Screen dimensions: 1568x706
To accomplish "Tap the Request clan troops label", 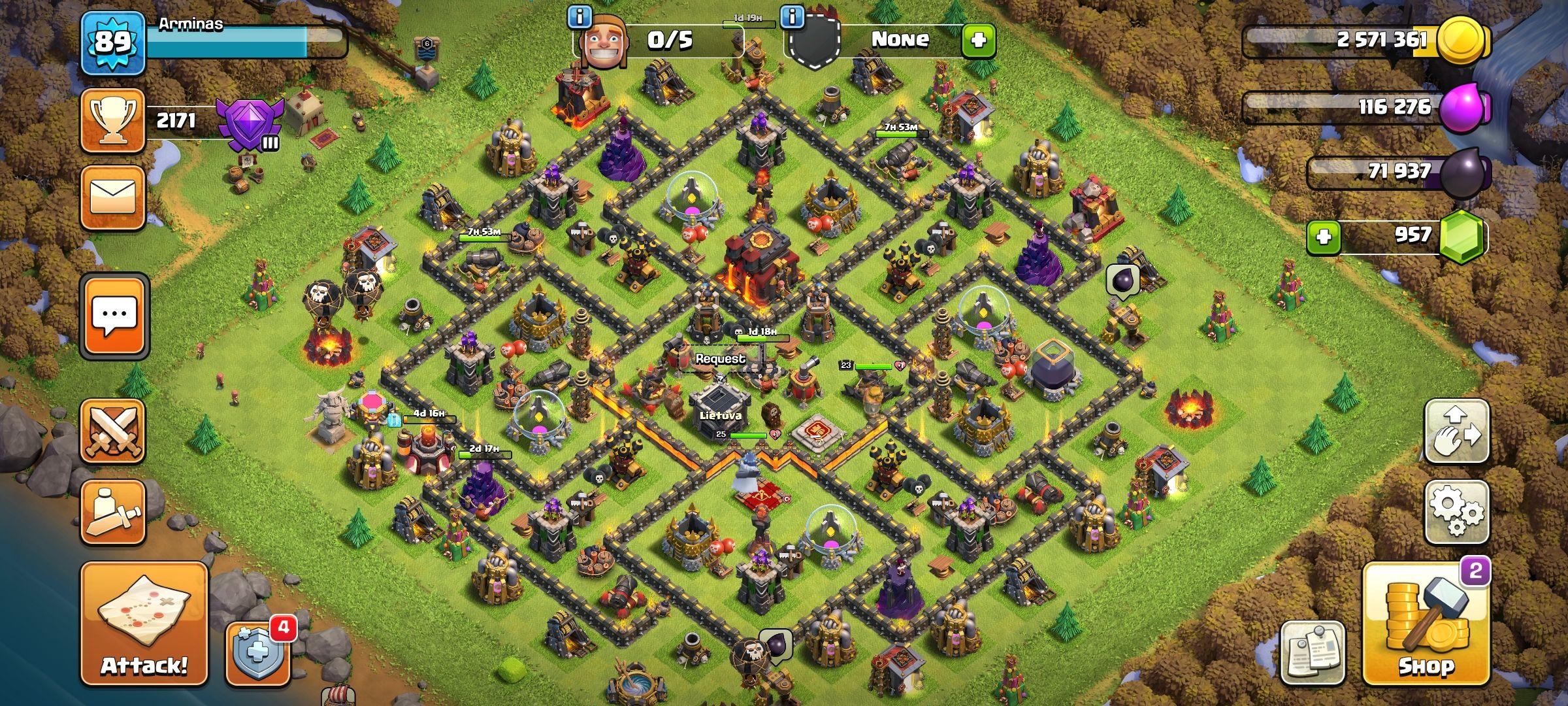I will (720, 359).
